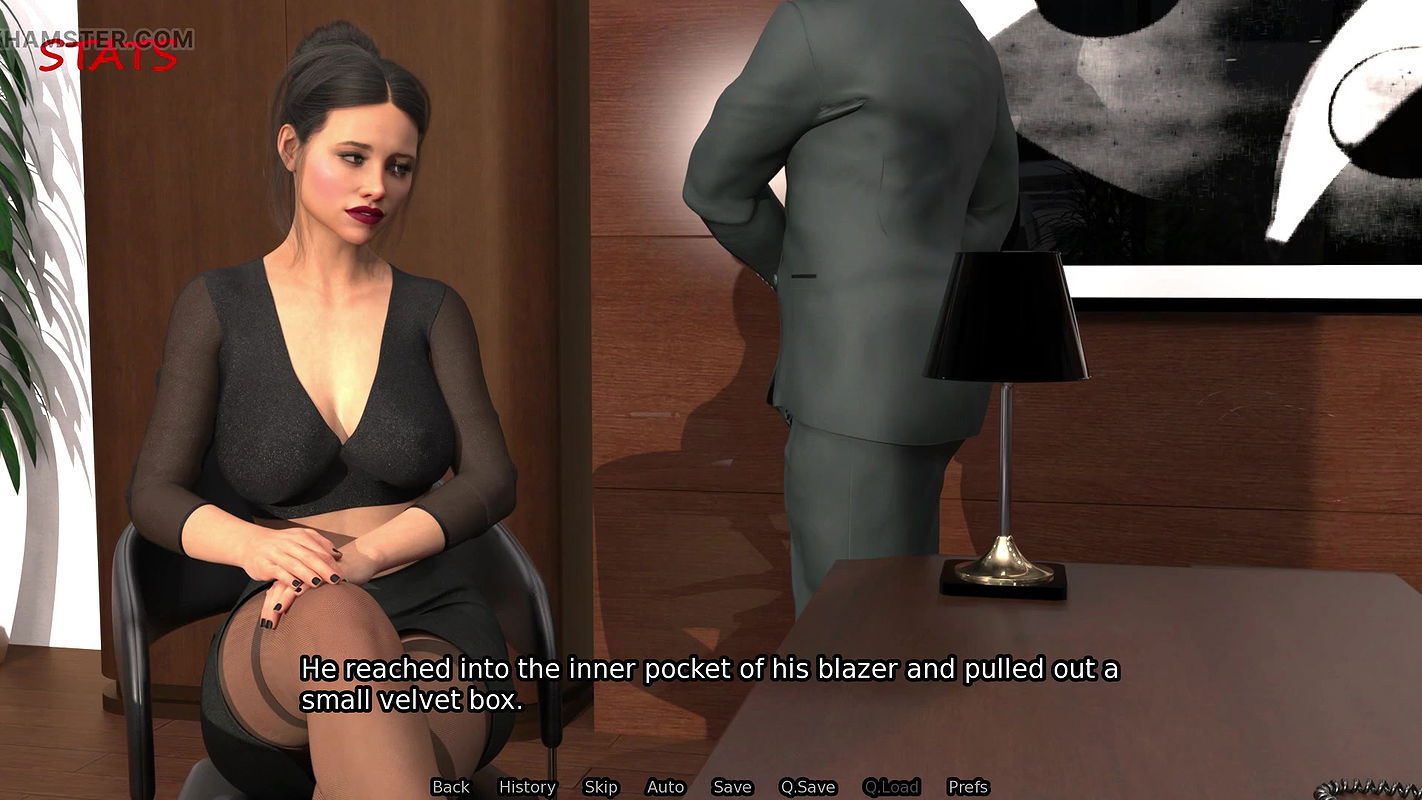The width and height of the screenshot is (1422, 800).
Task: Click the velvet box narration text
Action: point(710,685)
